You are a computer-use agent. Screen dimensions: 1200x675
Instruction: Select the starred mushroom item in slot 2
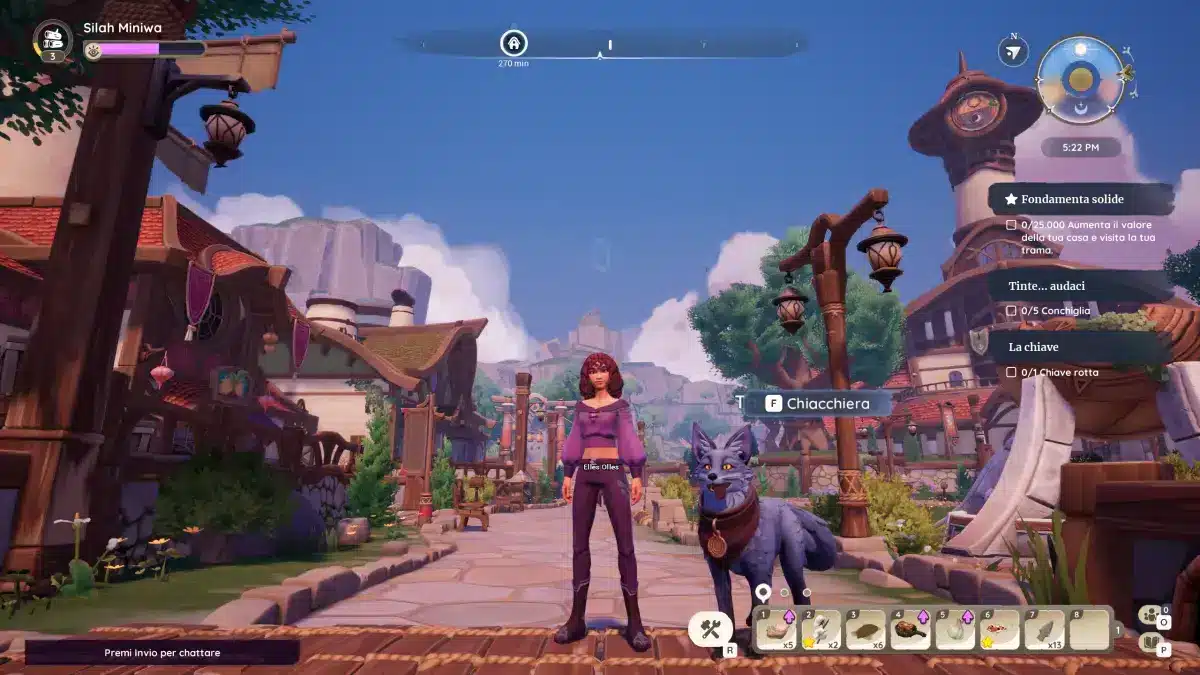tap(821, 630)
